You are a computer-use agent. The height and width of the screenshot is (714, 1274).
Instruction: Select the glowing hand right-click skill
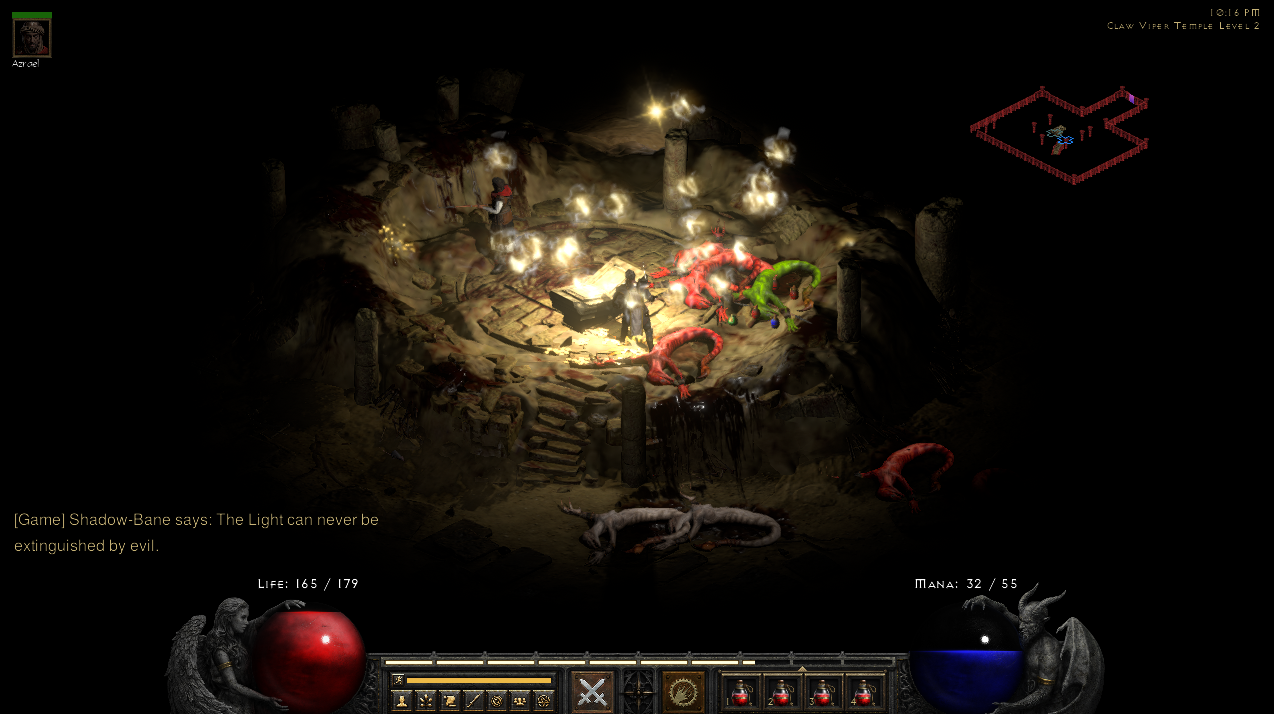(683, 691)
